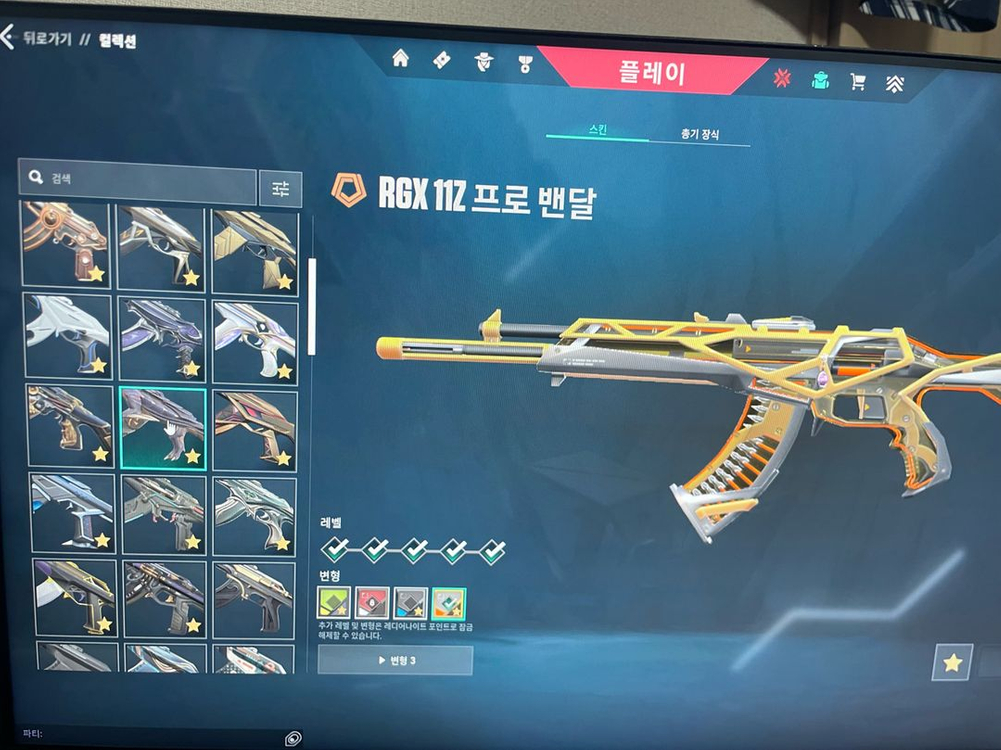
Task: Focus the 검색 search field
Action: [140, 180]
